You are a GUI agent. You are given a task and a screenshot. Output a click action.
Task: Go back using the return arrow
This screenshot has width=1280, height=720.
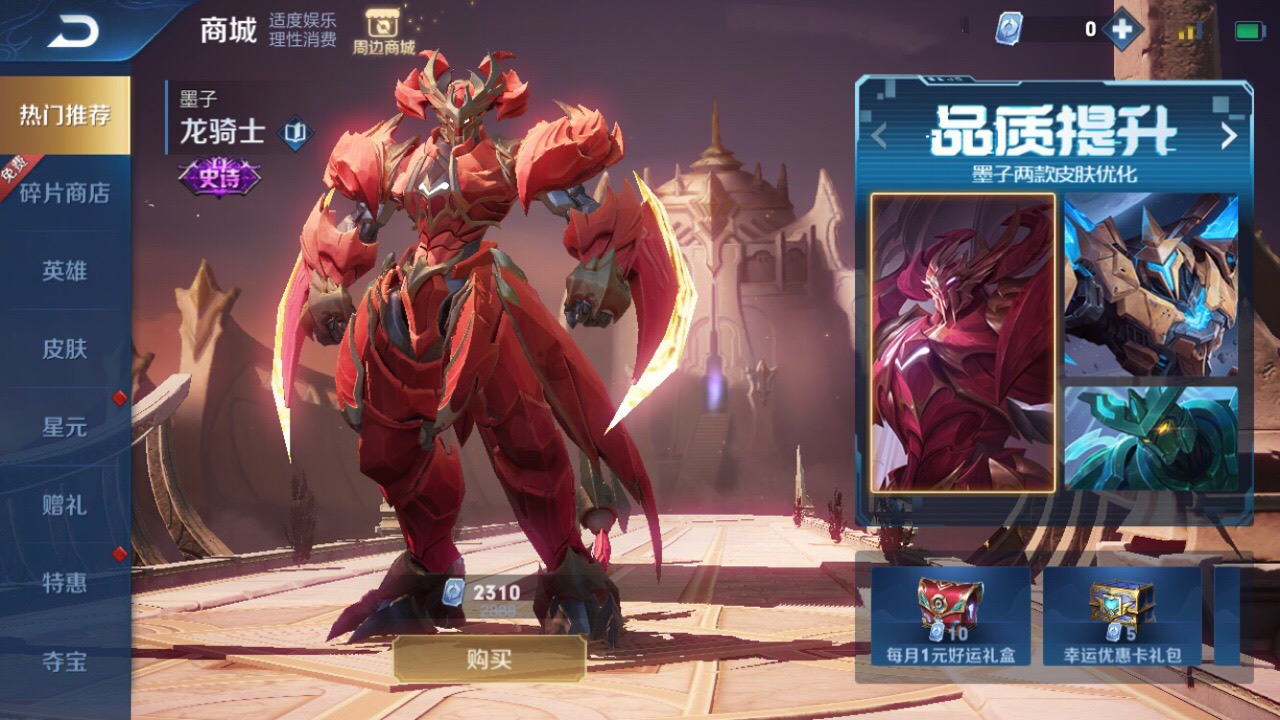tap(72, 32)
